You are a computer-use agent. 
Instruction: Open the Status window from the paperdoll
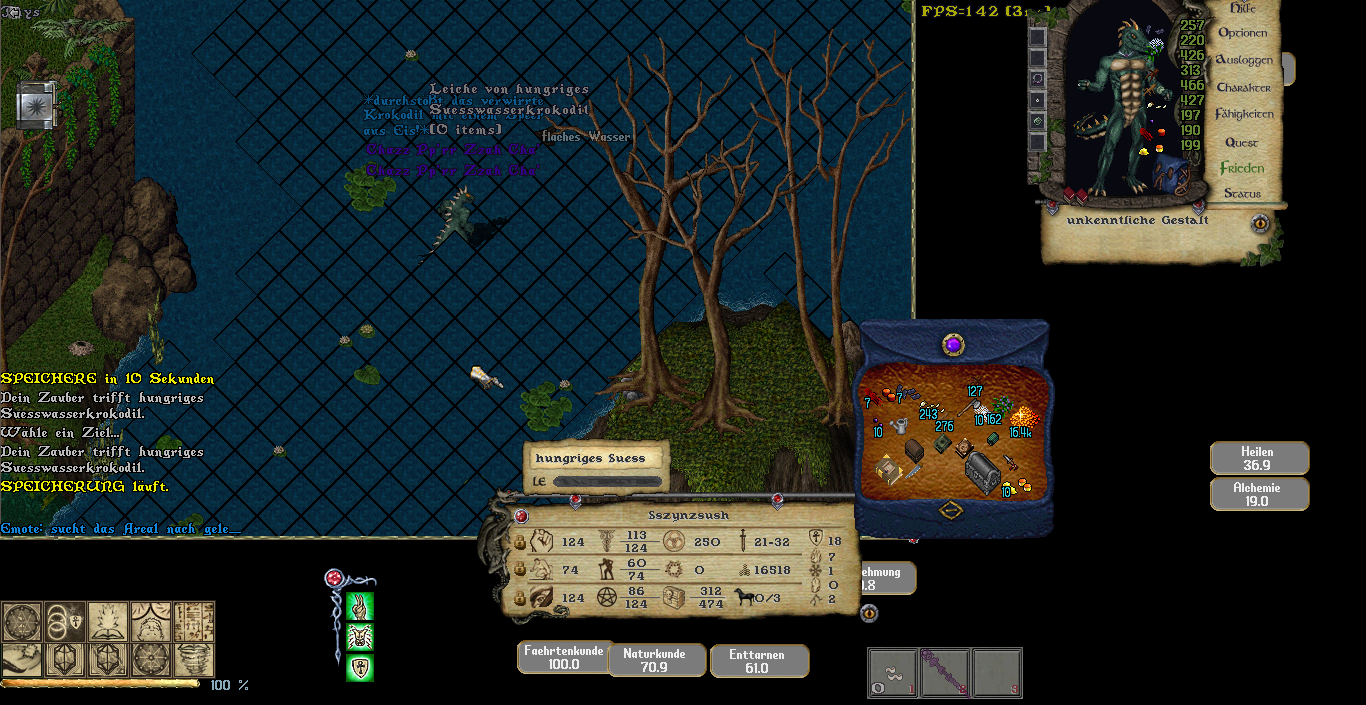click(x=1242, y=194)
